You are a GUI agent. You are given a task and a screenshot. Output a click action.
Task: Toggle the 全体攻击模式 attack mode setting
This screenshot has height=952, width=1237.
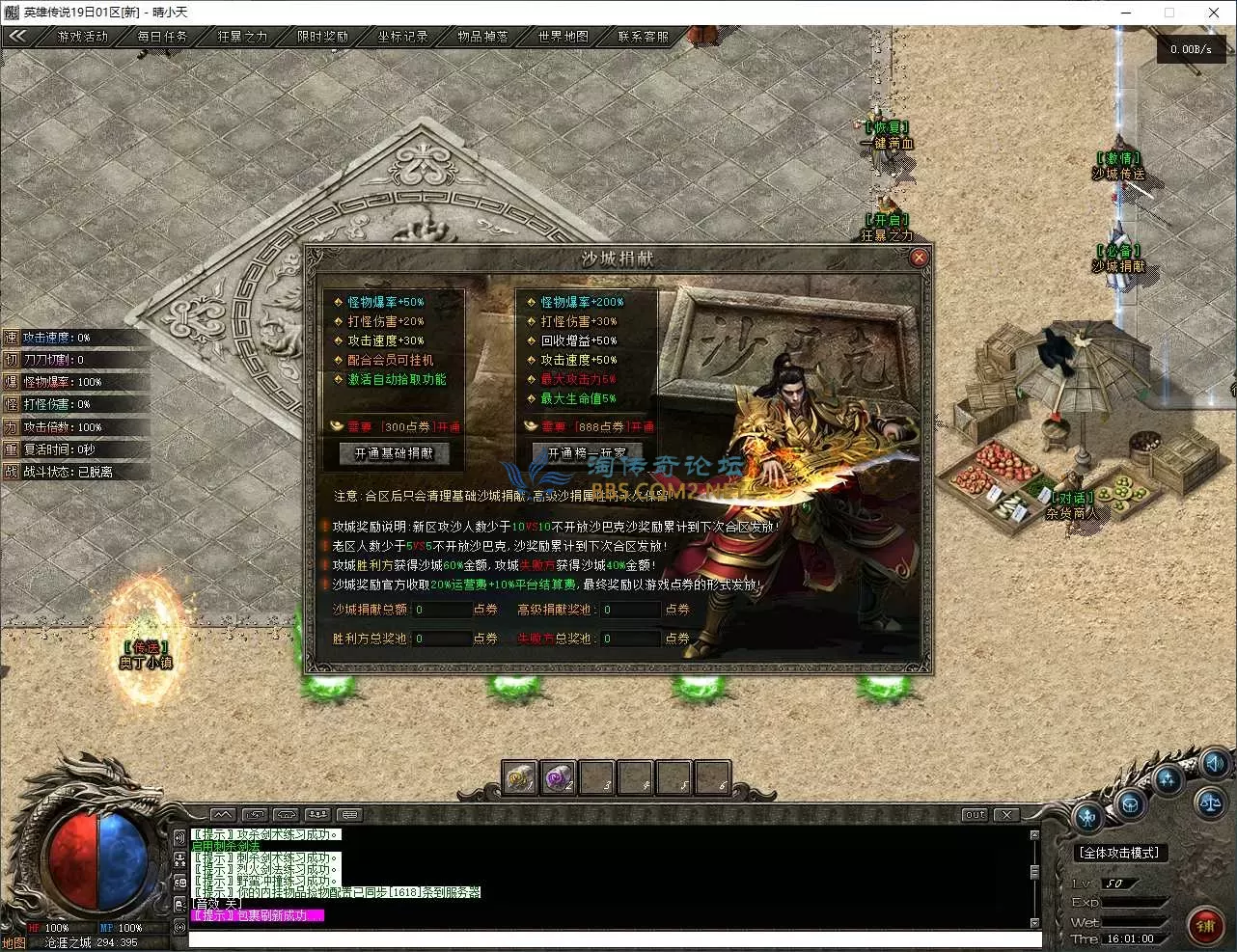(x=1119, y=852)
